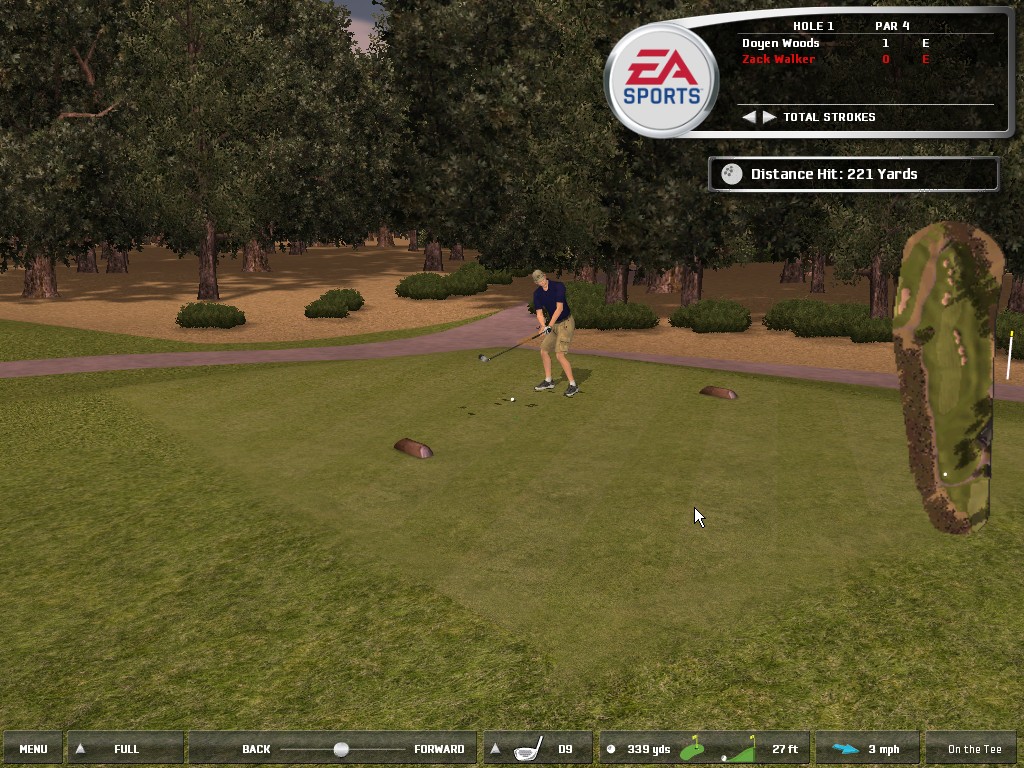This screenshot has height=768, width=1024.
Task: Click the EA Sports logo badge
Action: pos(662,81)
